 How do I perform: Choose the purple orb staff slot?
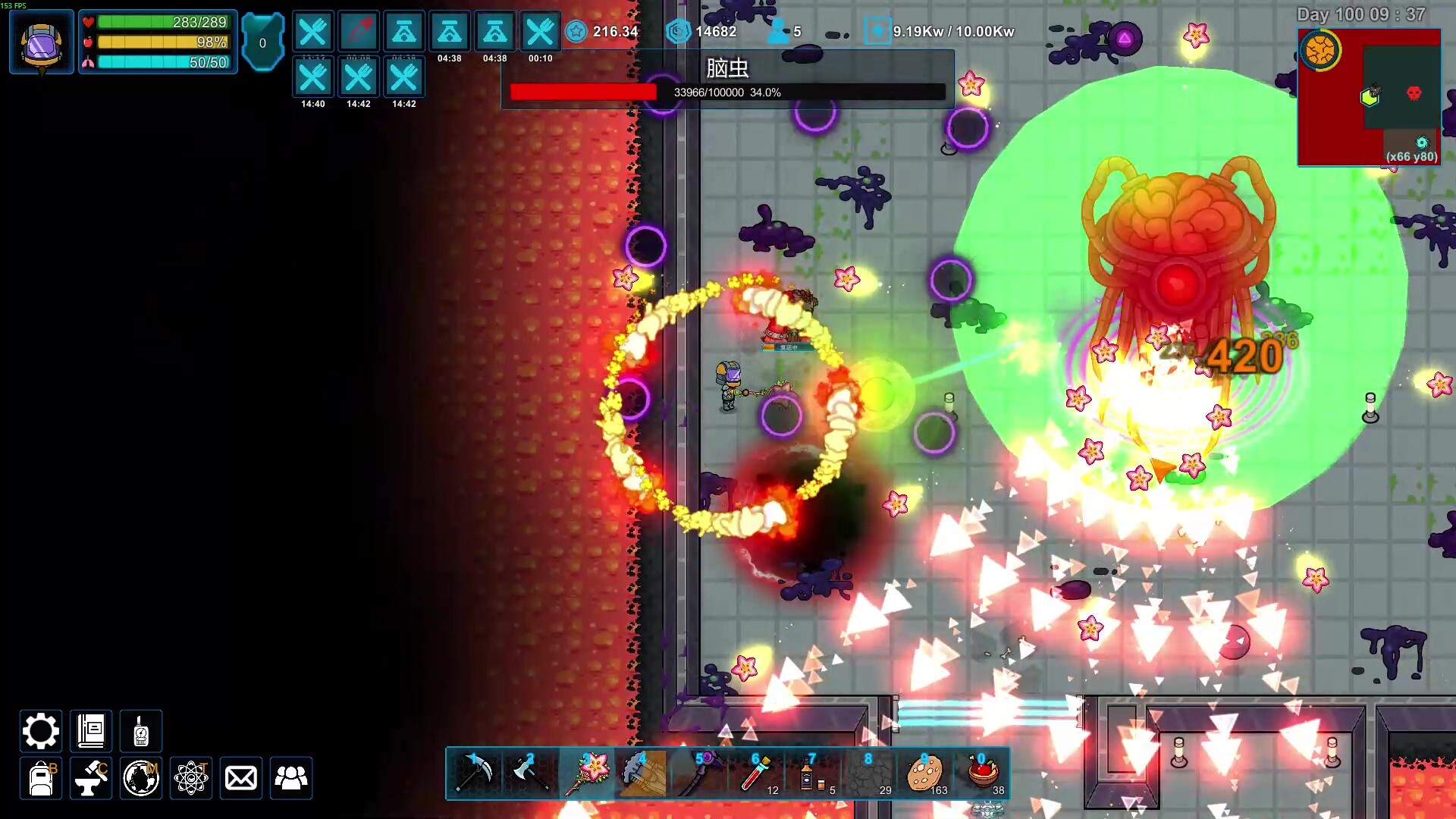[x=699, y=773]
